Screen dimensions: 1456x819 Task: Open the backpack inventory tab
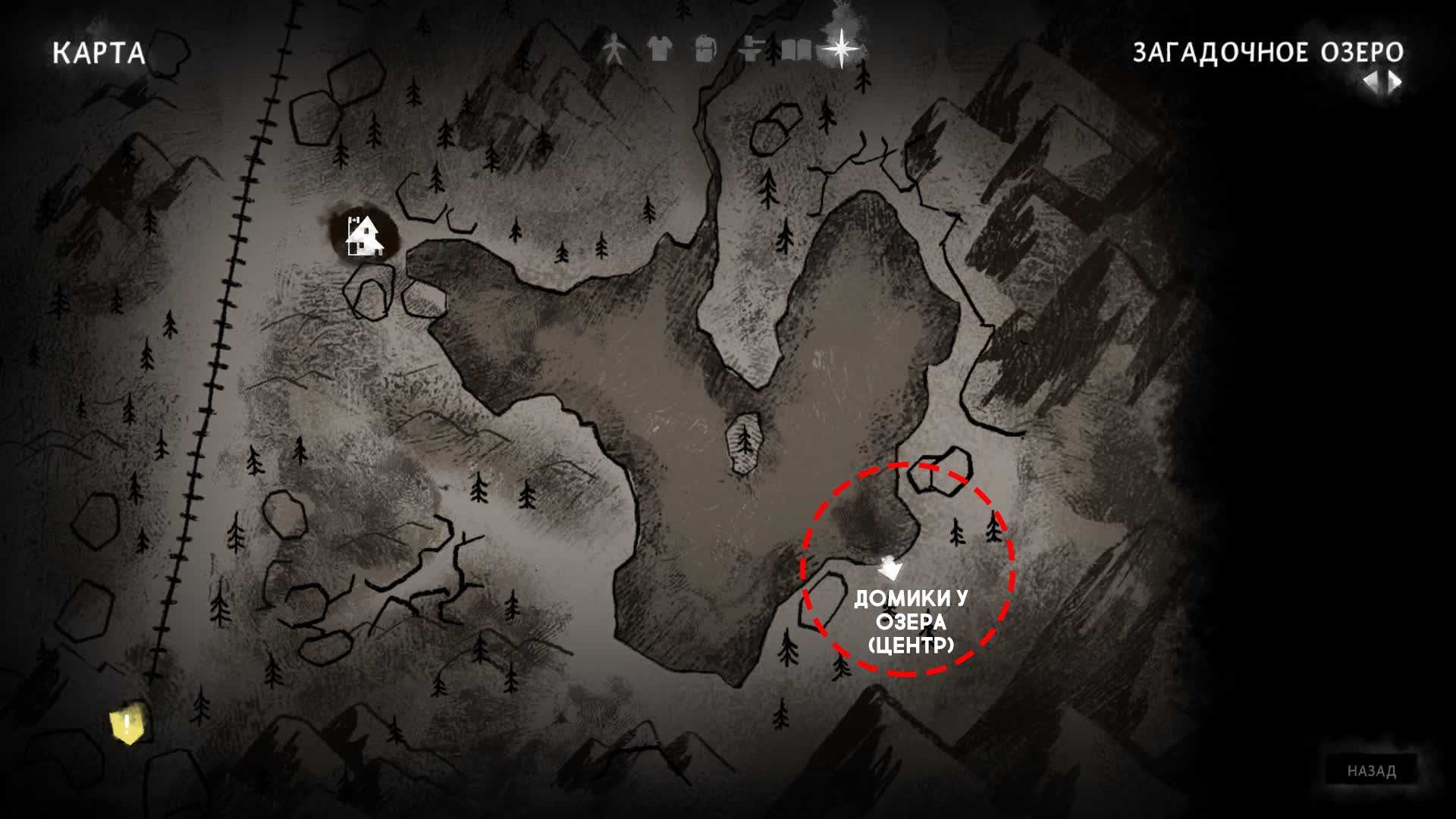click(704, 50)
